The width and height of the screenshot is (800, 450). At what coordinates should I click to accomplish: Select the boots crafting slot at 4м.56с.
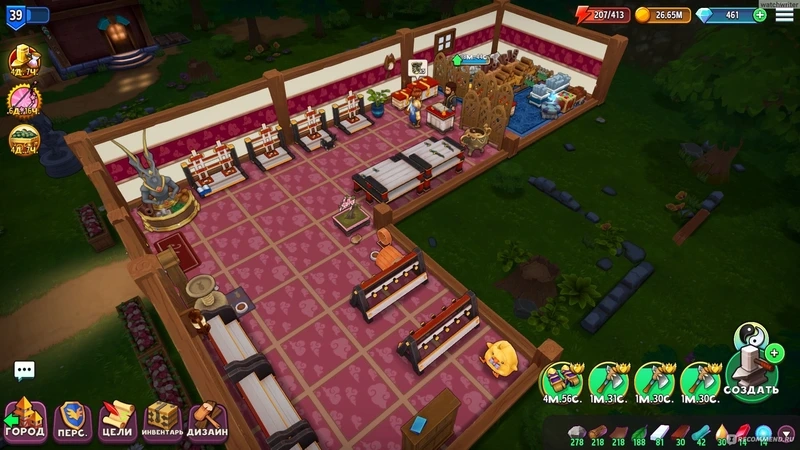(x=560, y=381)
